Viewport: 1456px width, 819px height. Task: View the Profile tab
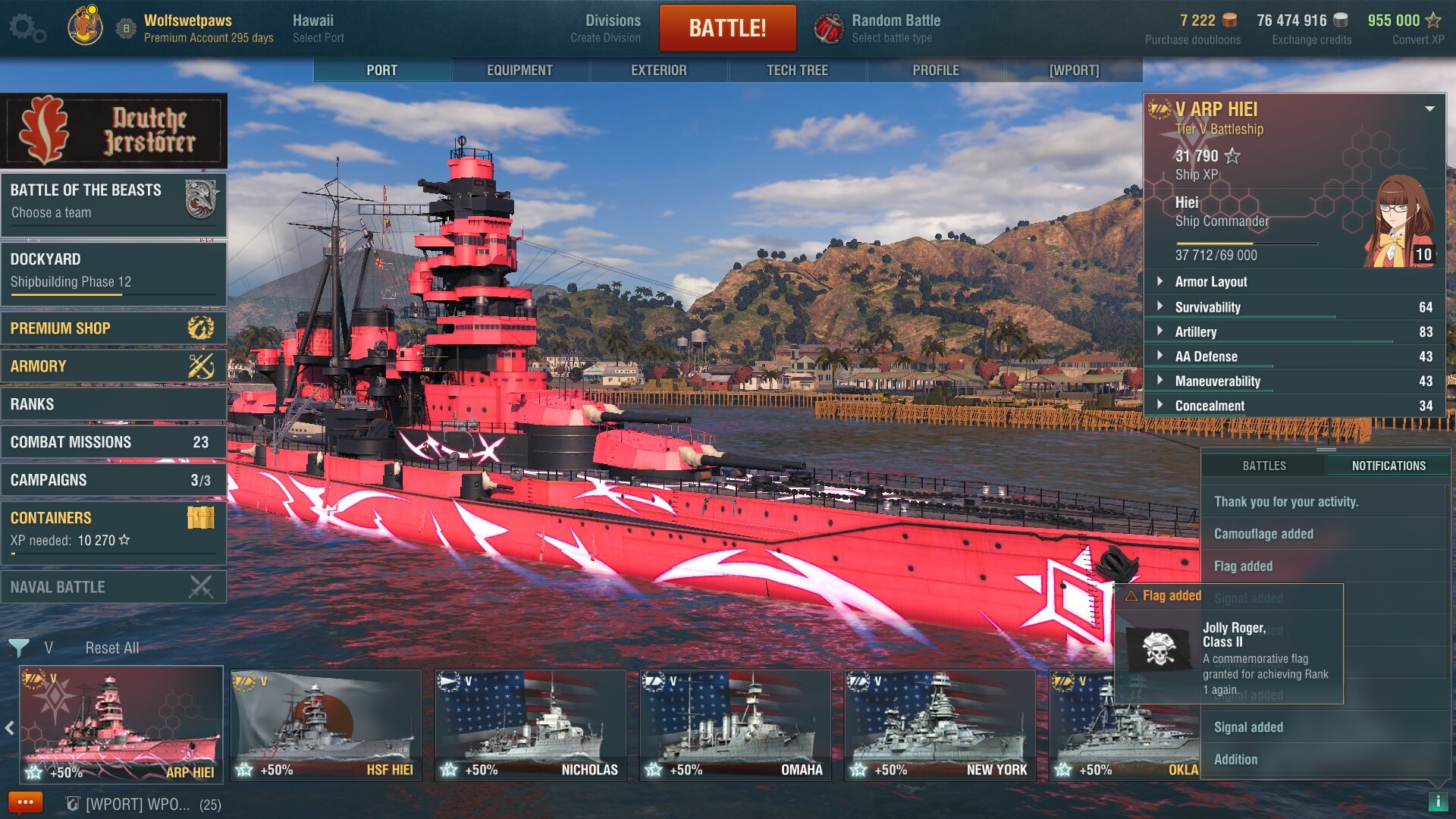(x=935, y=70)
